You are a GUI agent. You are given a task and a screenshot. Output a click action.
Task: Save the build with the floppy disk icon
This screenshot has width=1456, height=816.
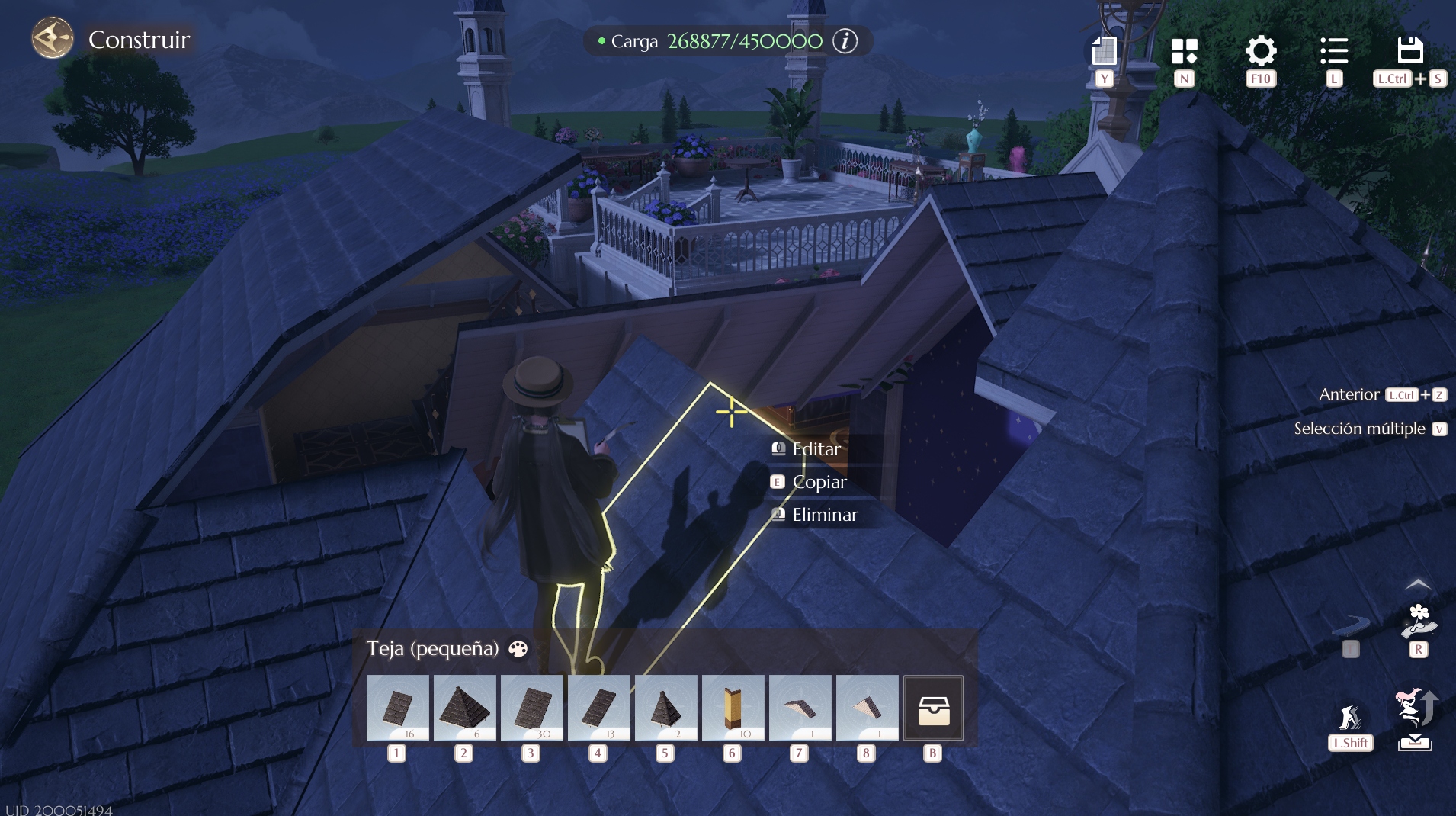[x=1409, y=51]
